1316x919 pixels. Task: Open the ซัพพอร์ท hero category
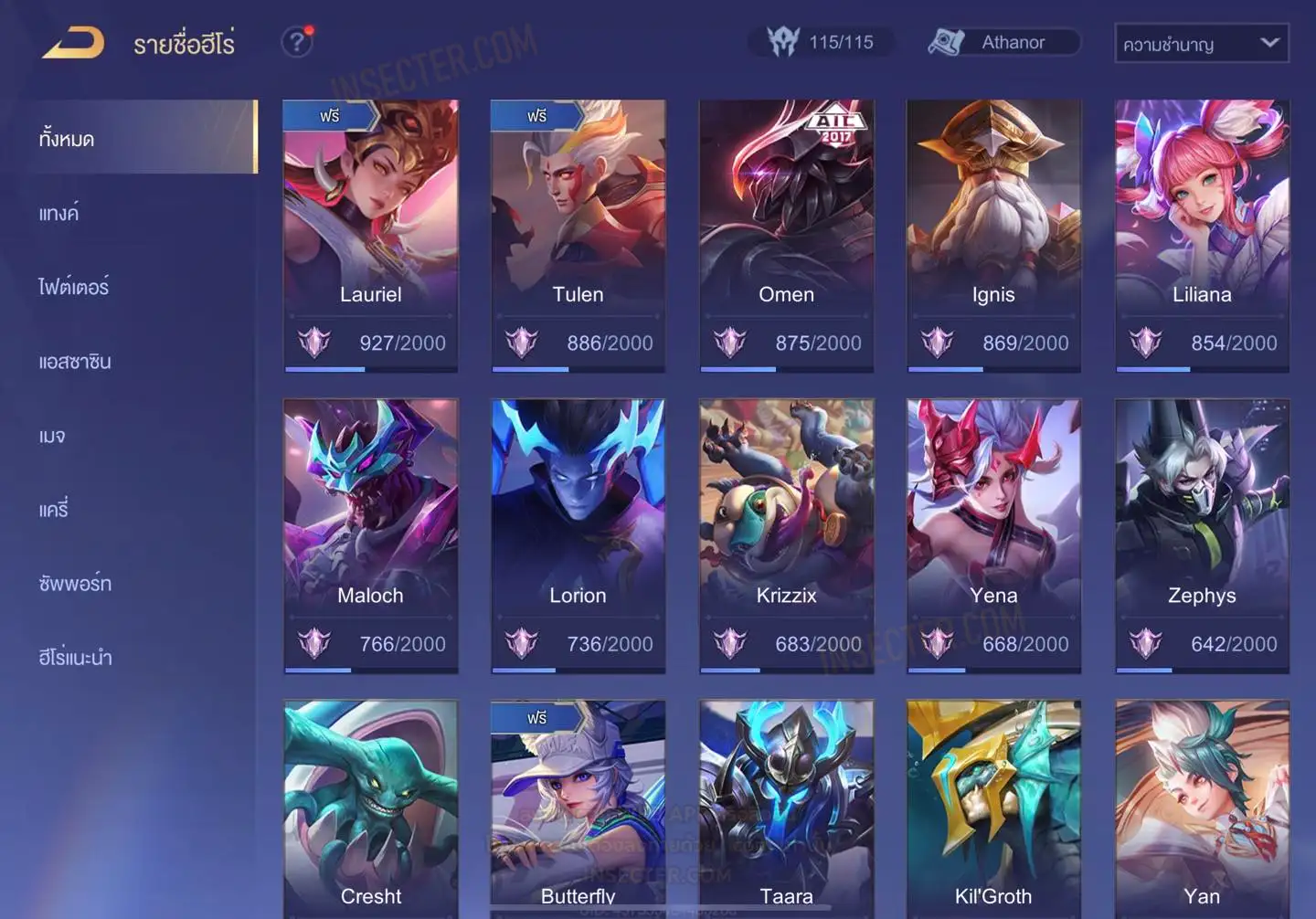[75, 584]
